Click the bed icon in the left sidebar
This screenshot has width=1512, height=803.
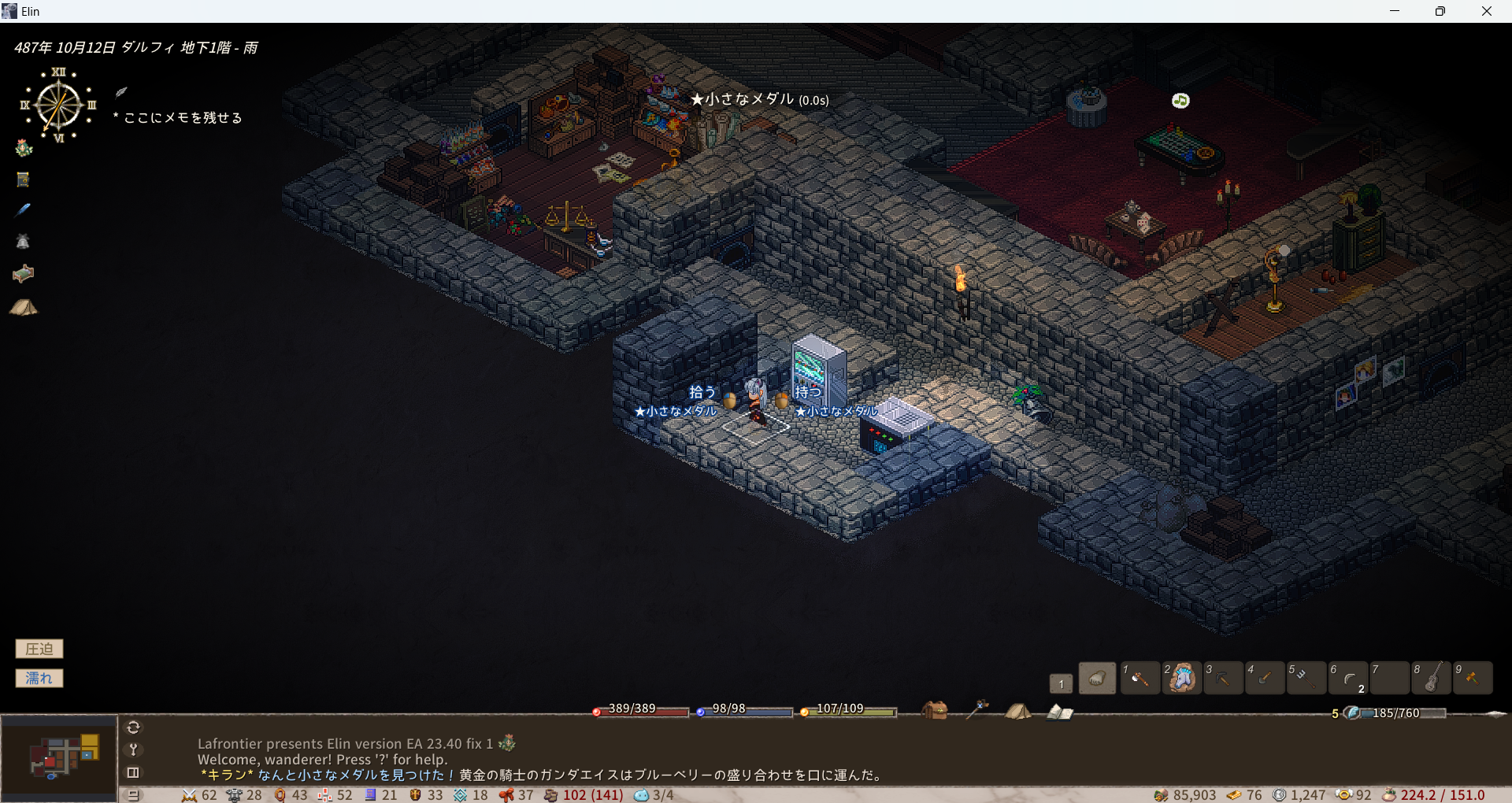[x=24, y=273]
